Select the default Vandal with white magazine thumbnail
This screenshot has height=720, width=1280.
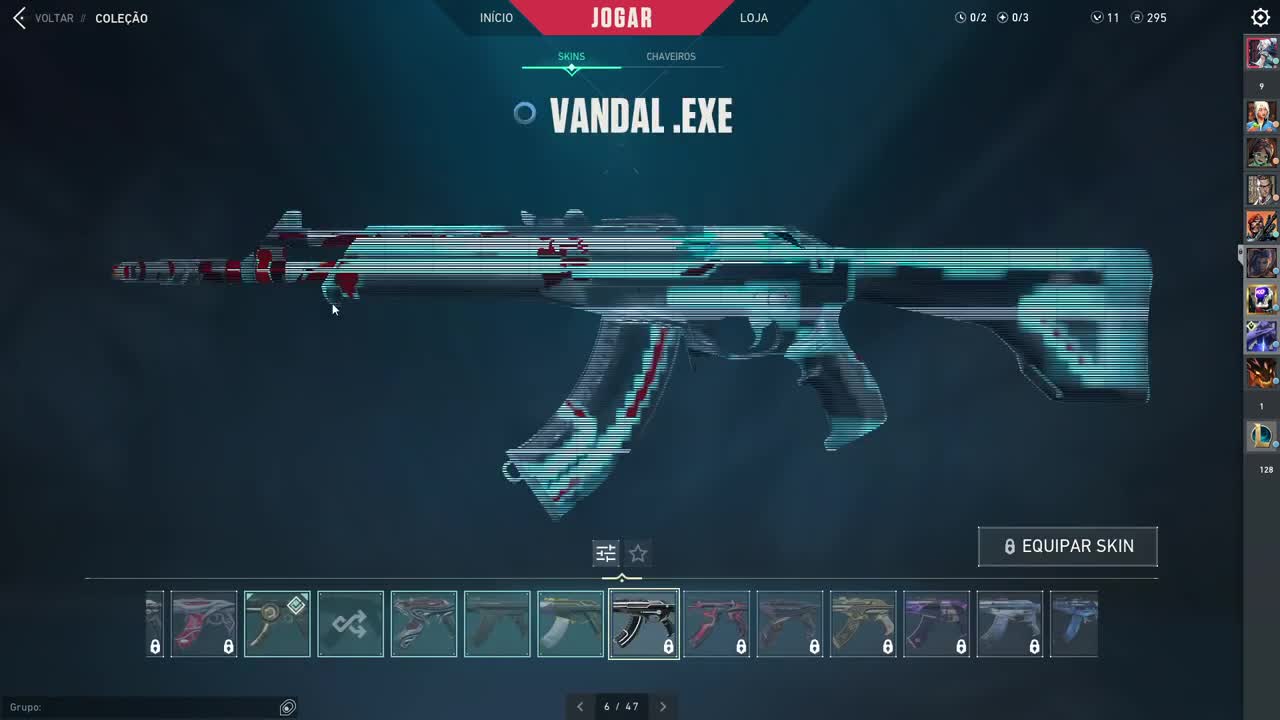[x=570, y=624]
